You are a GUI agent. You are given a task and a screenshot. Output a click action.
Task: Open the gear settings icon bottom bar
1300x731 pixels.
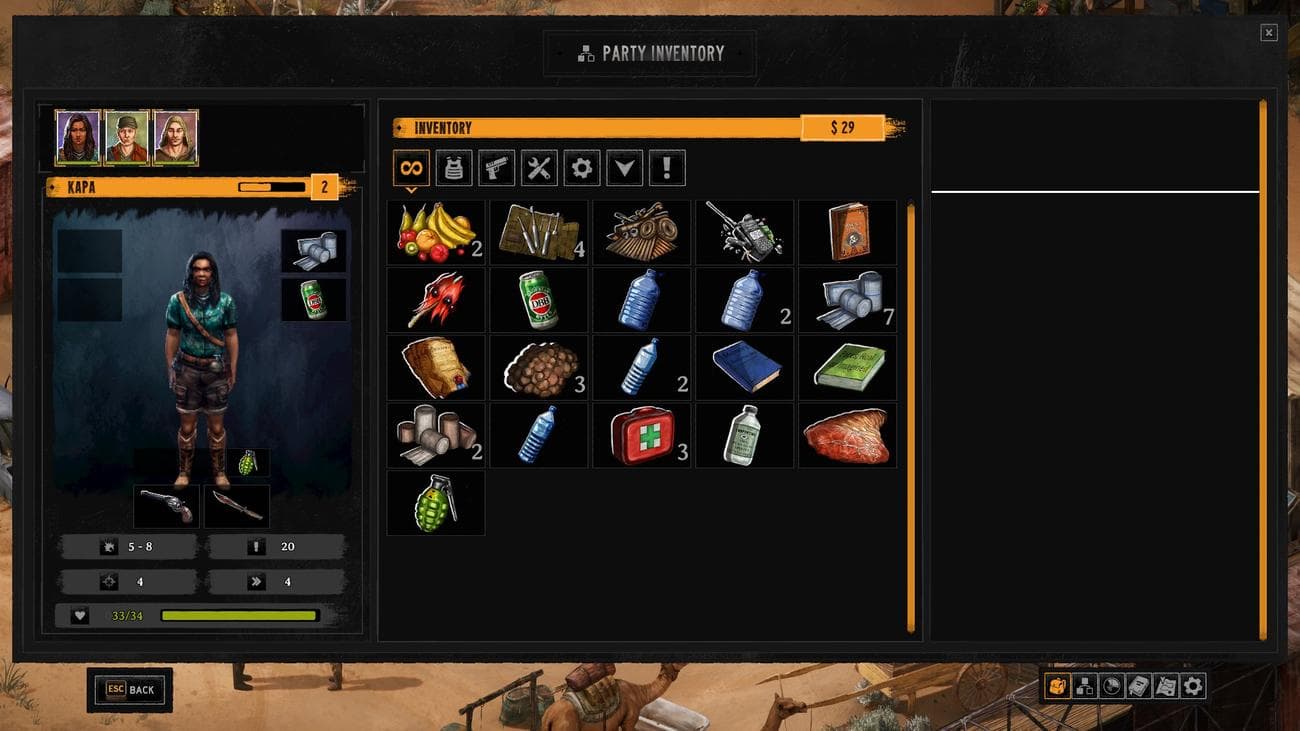[x=1193, y=686]
